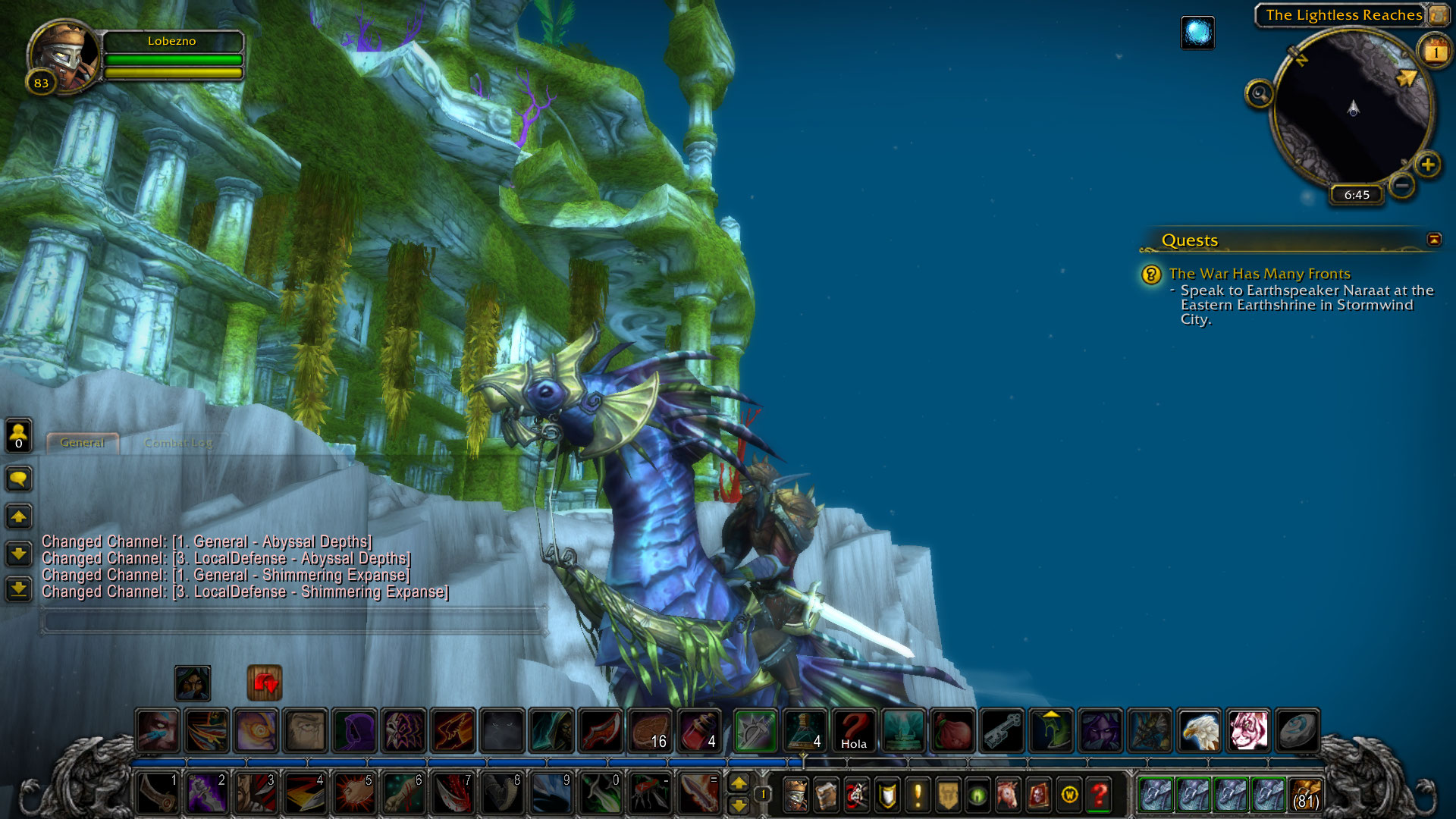Open the red question mark help button
This screenshot has width=1456, height=819.
click(x=1099, y=795)
